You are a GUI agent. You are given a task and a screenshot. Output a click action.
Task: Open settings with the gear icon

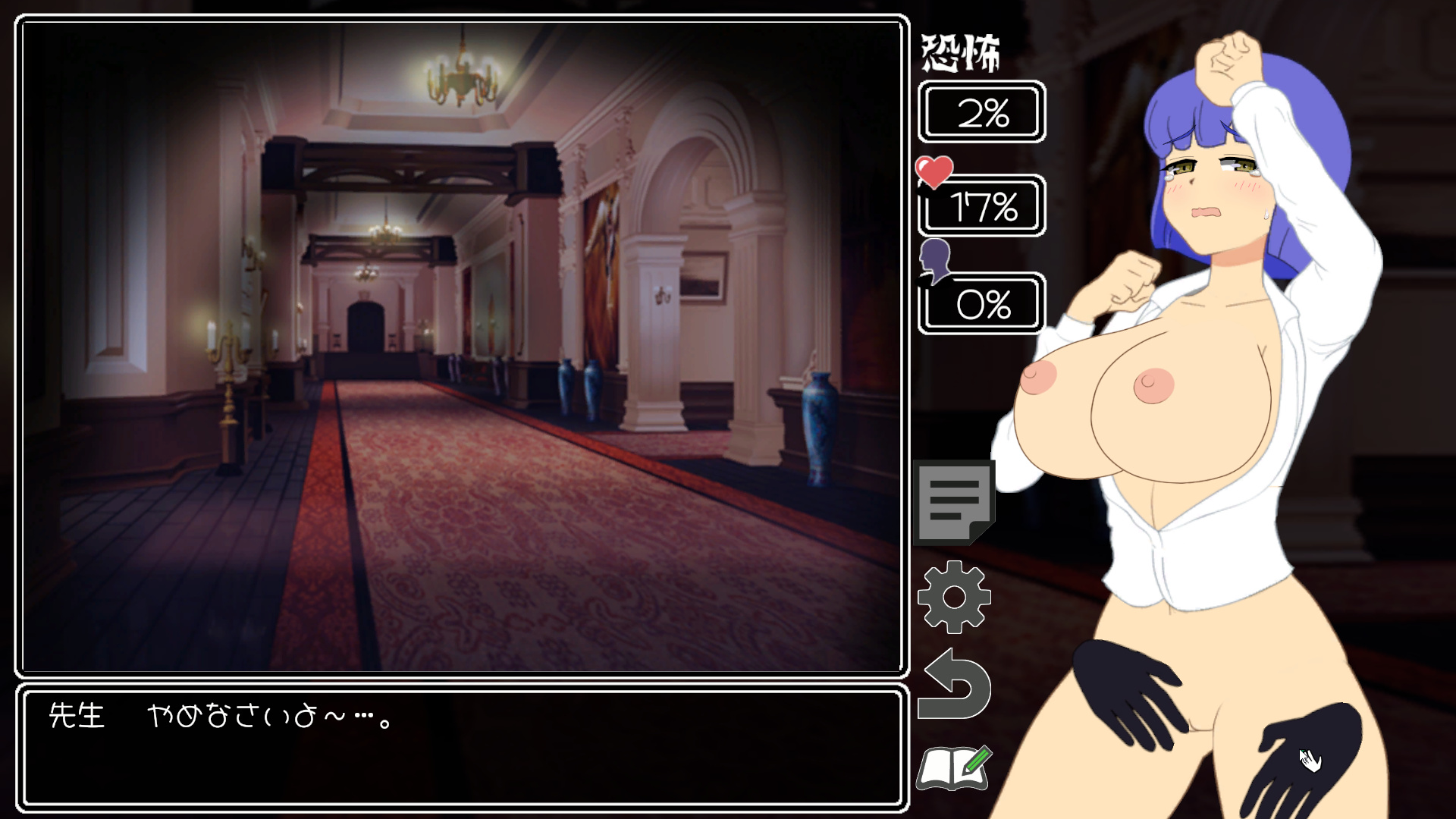click(954, 597)
